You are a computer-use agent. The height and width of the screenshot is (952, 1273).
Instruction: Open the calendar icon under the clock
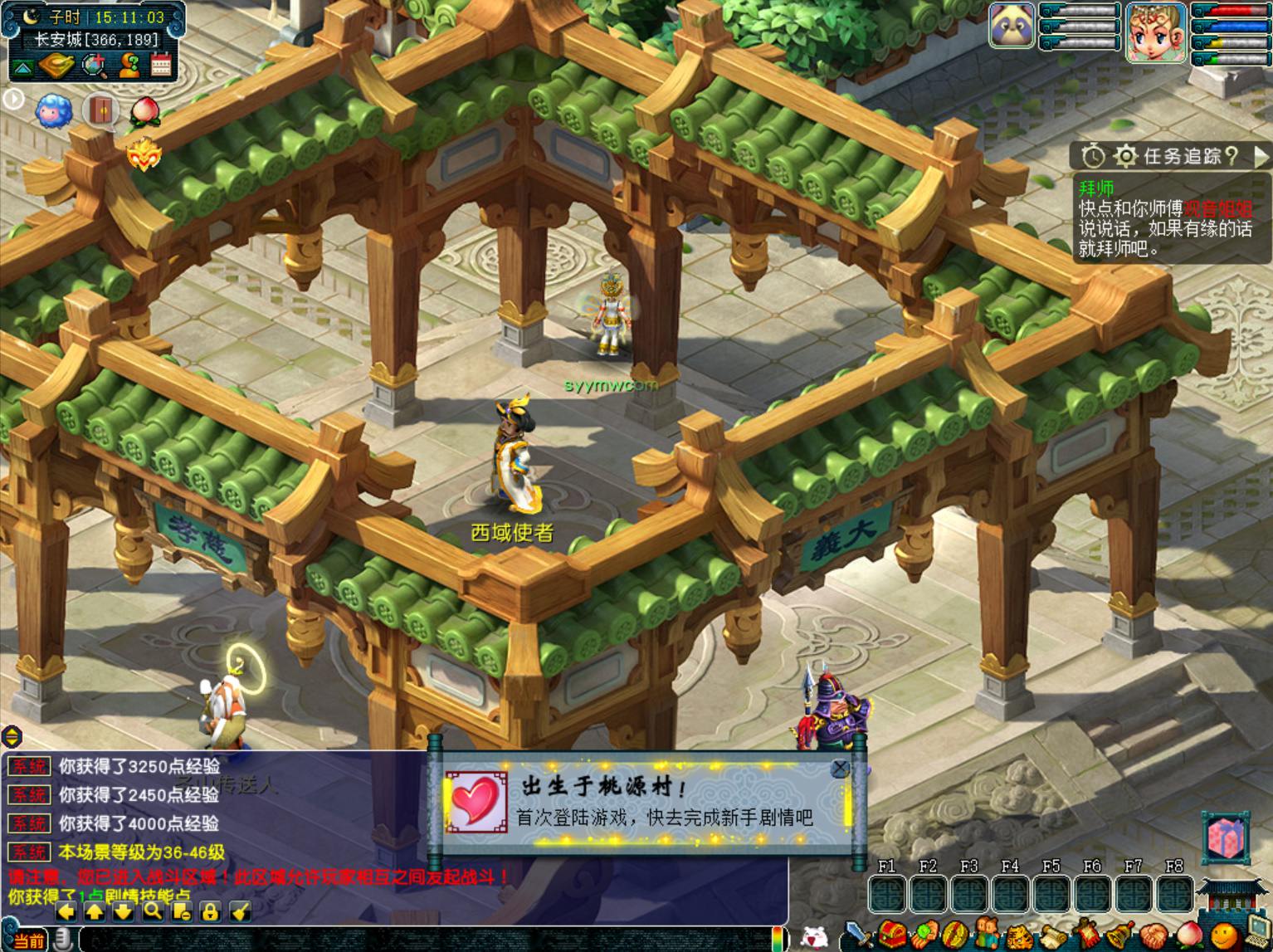[x=161, y=66]
